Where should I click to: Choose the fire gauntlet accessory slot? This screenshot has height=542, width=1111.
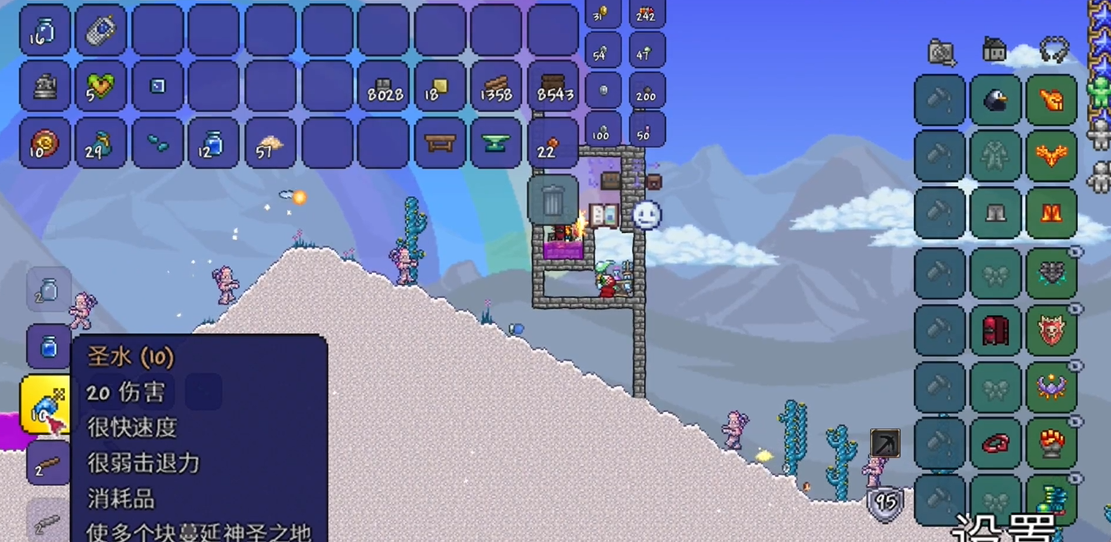pyautogui.click(x=1052, y=443)
